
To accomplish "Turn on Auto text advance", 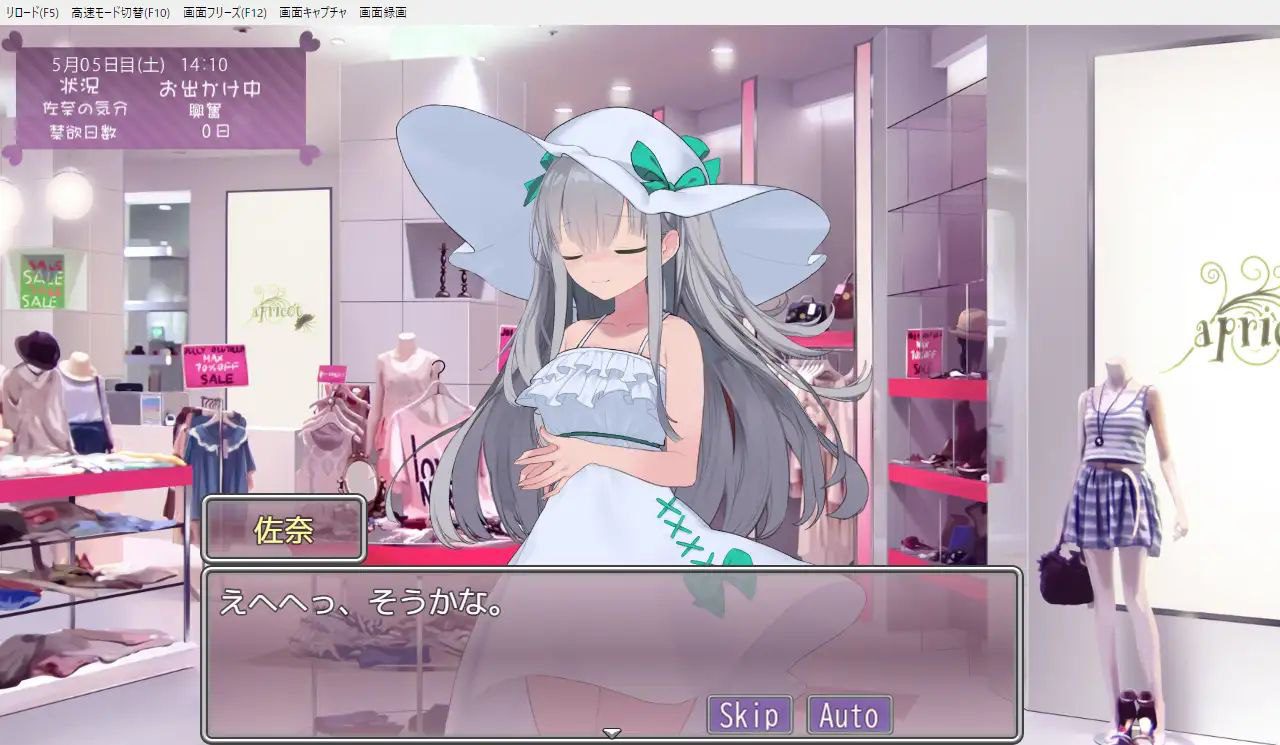I will tap(851, 715).
